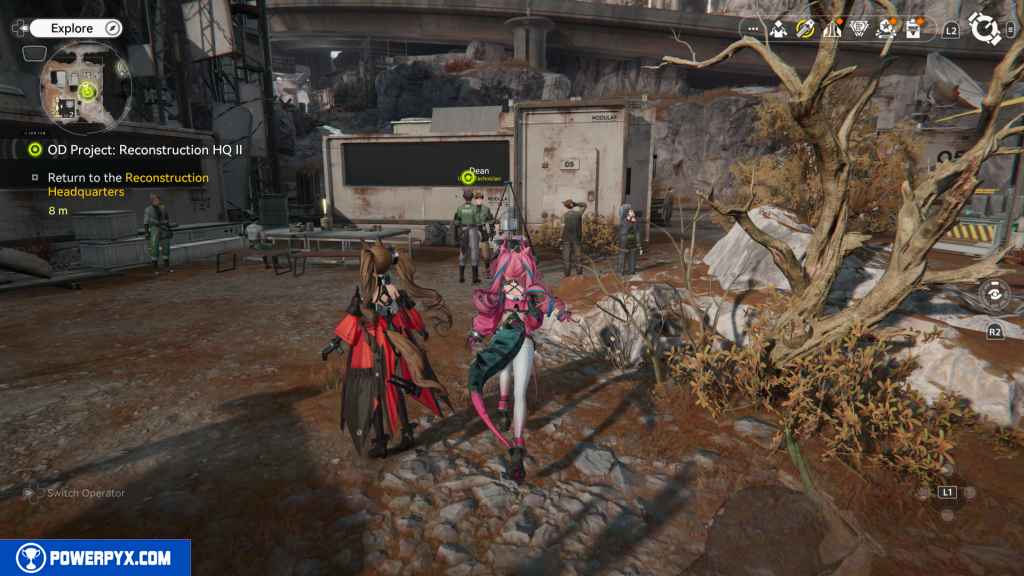This screenshot has width=1024, height=576.
Task: Open the star icon with orange notification
Action: [886, 29]
